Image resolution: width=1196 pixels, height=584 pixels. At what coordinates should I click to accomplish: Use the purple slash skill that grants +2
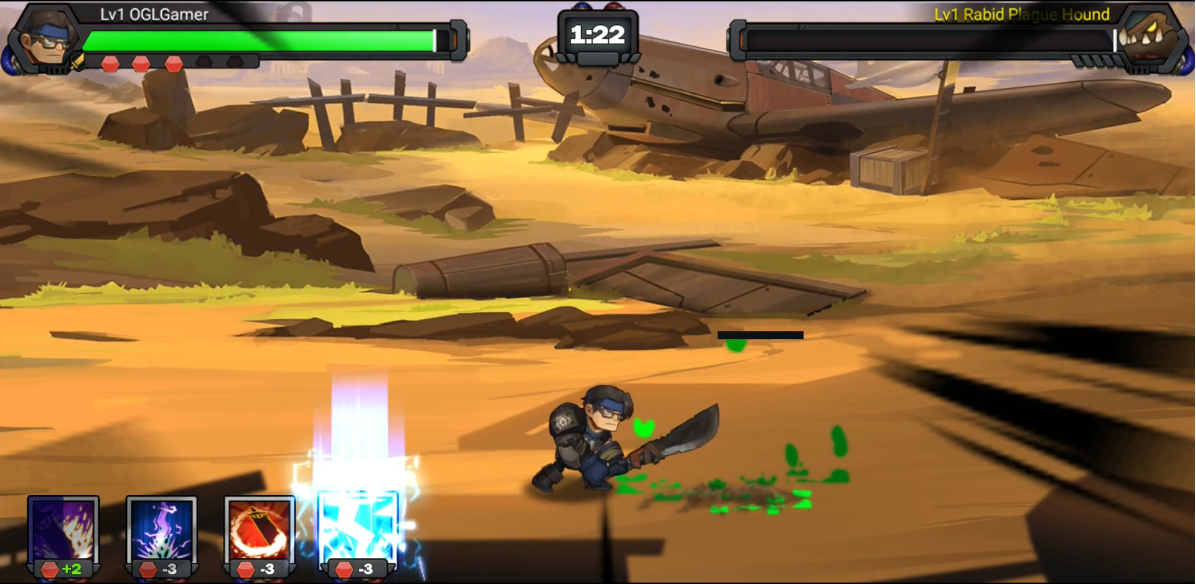(x=63, y=530)
